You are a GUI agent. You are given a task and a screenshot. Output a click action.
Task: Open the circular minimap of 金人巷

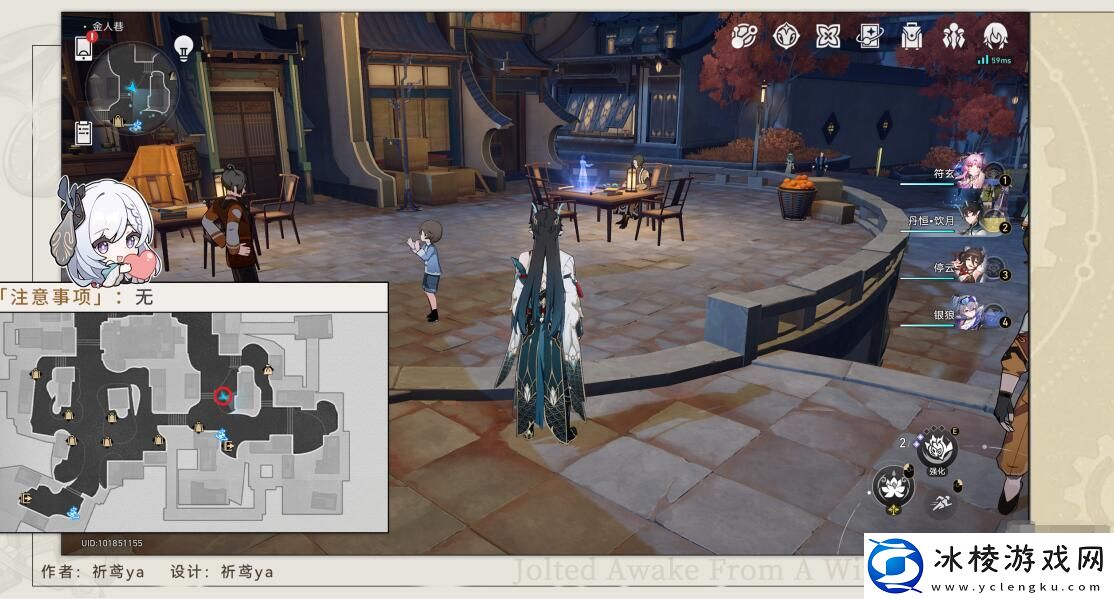click(132, 88)
